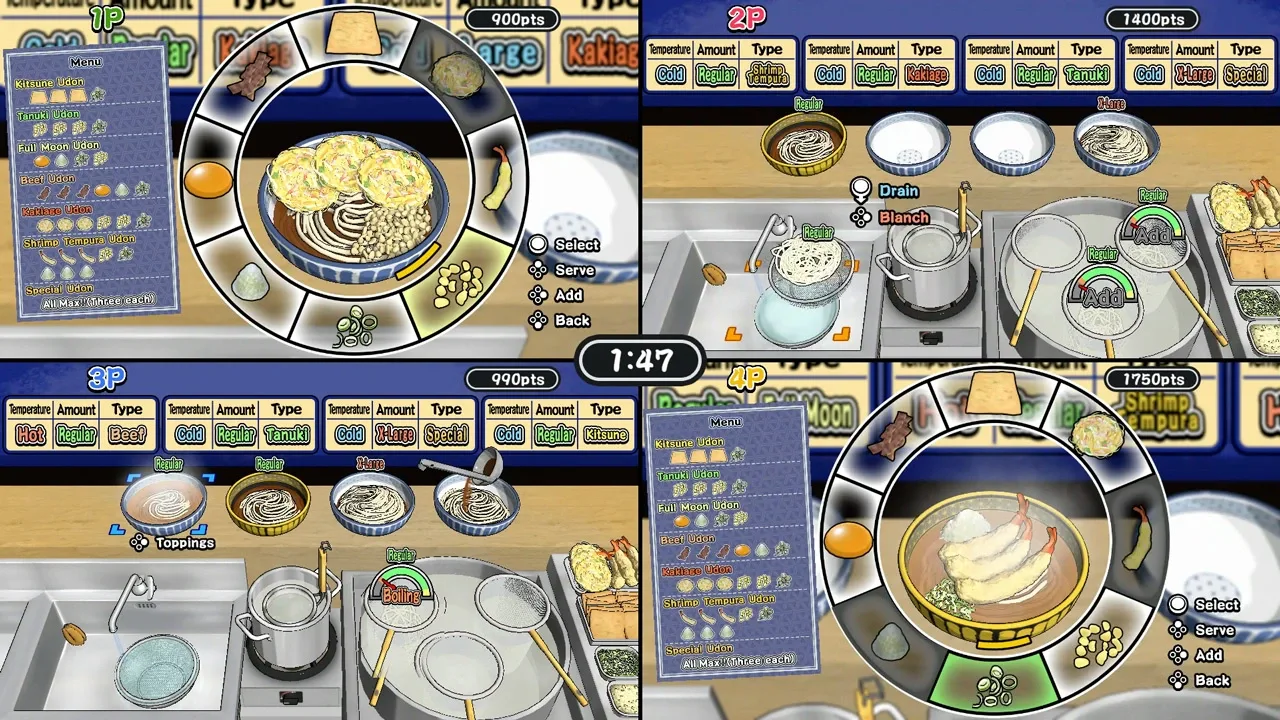
Task: Select 2P's Cold Regular Kakiage order ticket
Action: pos(878,64)
